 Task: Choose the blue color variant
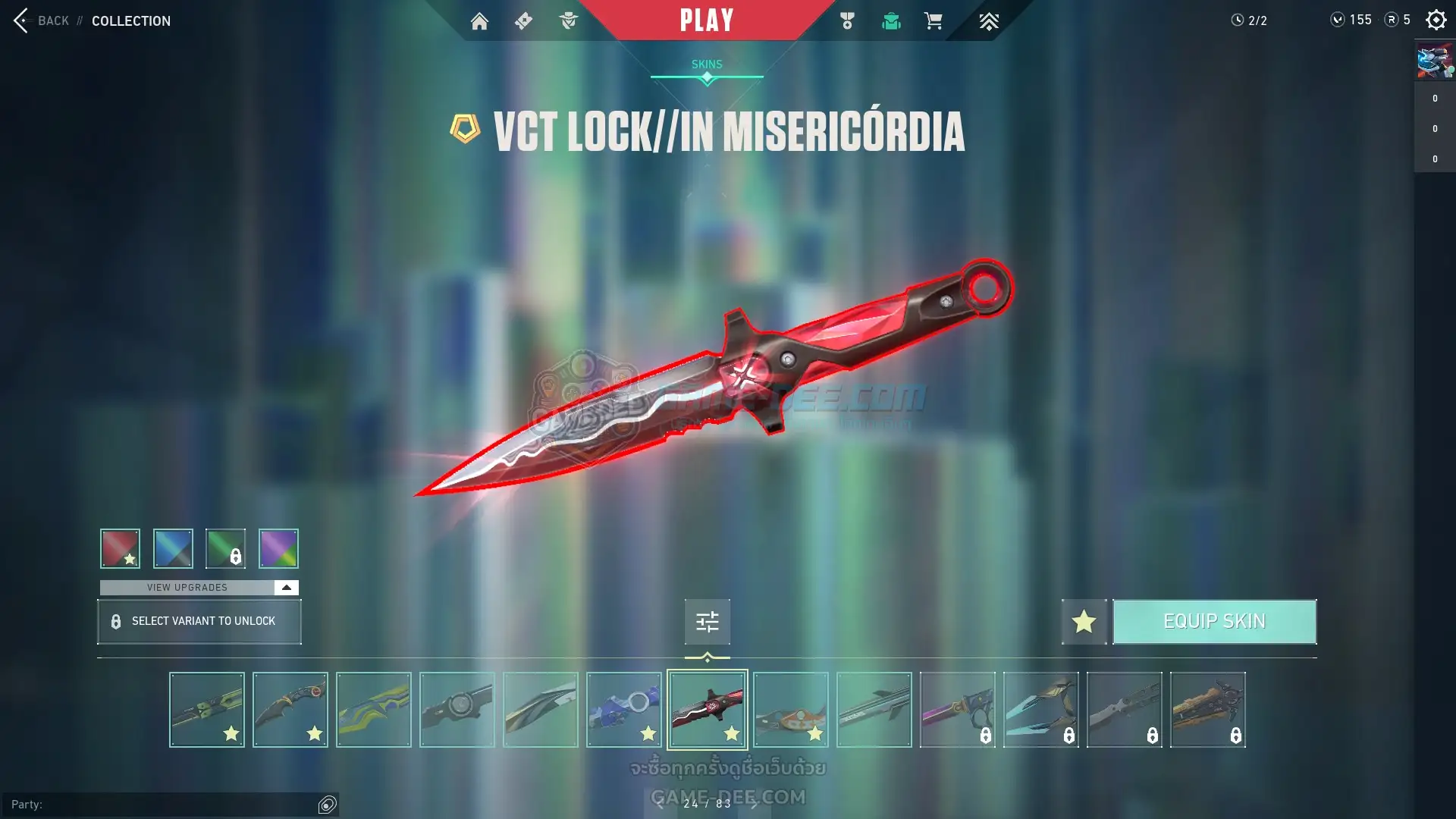(x=173, y=548)
